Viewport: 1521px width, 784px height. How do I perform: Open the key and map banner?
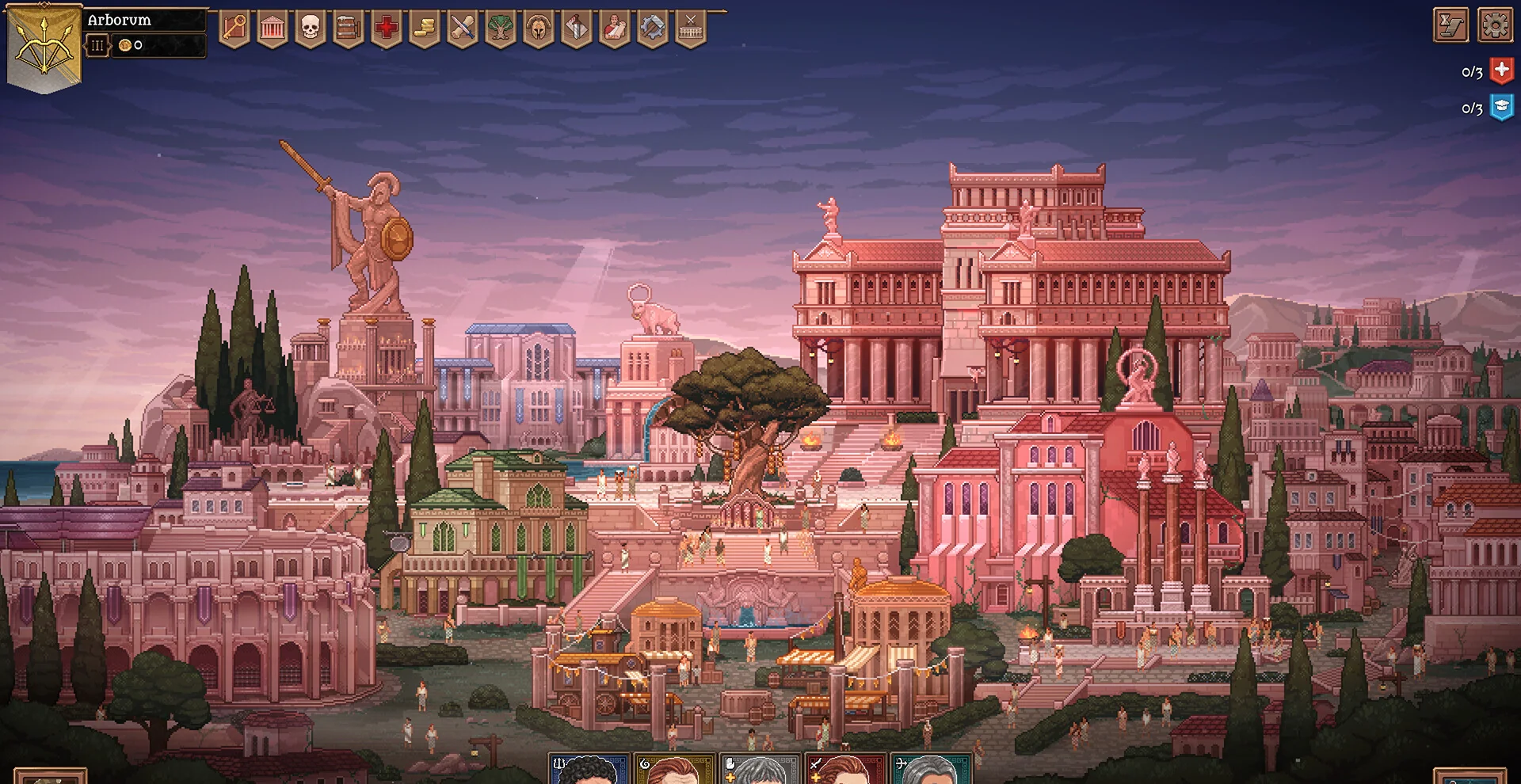234,29
